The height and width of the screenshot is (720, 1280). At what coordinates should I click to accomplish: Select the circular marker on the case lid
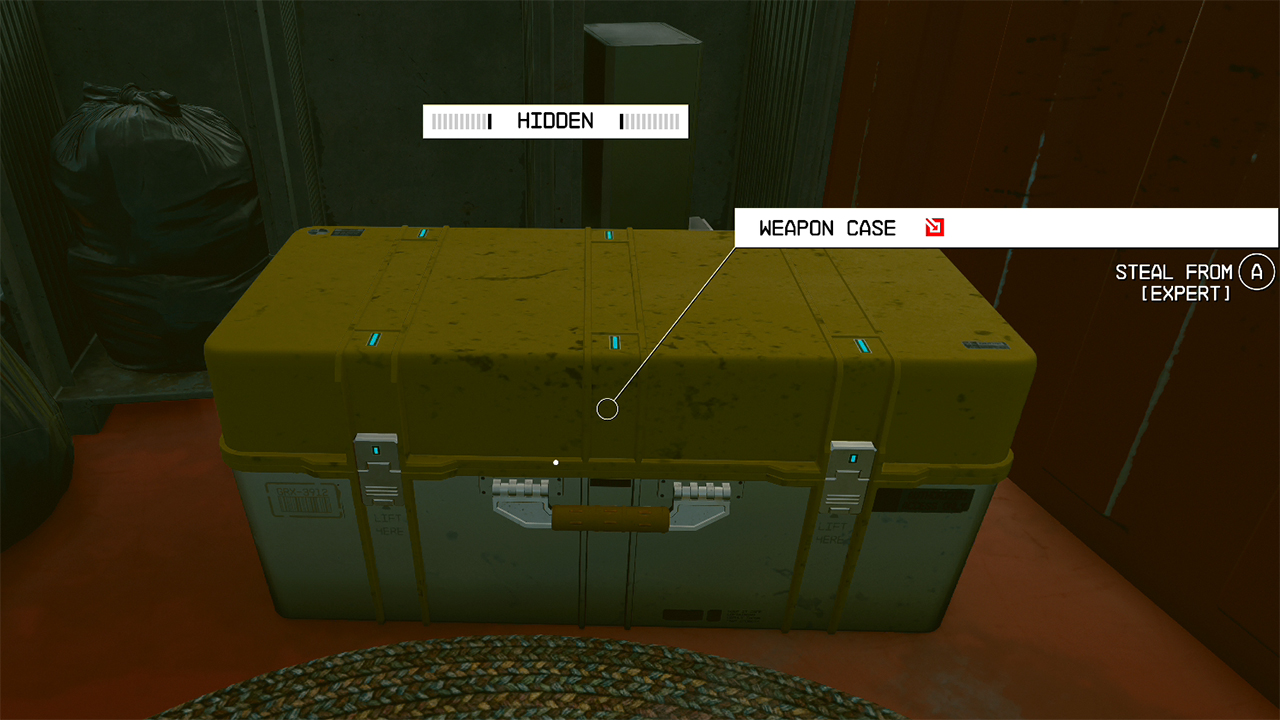click(x=607, y=407)
